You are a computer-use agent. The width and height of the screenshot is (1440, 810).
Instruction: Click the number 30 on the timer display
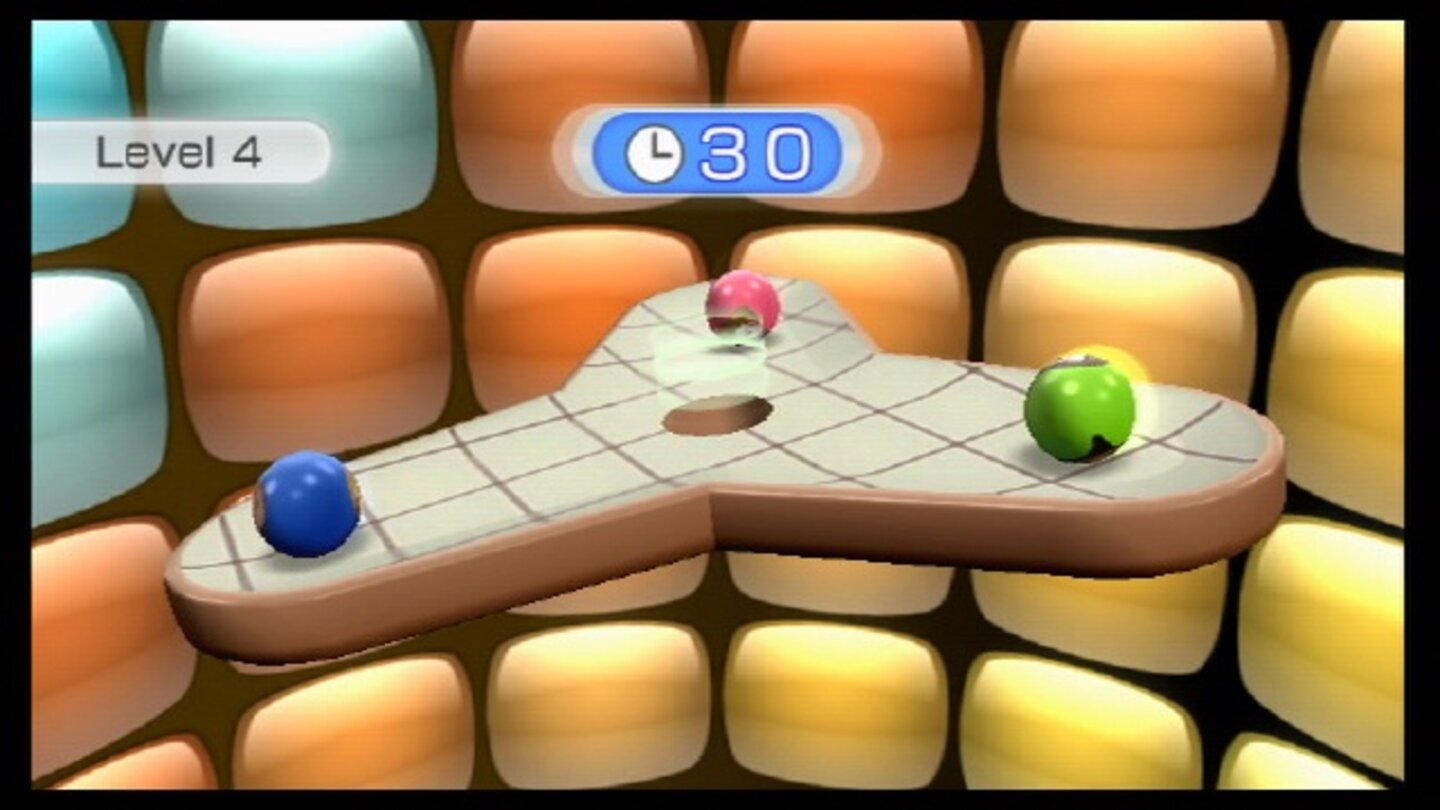(x=757, y=152)
